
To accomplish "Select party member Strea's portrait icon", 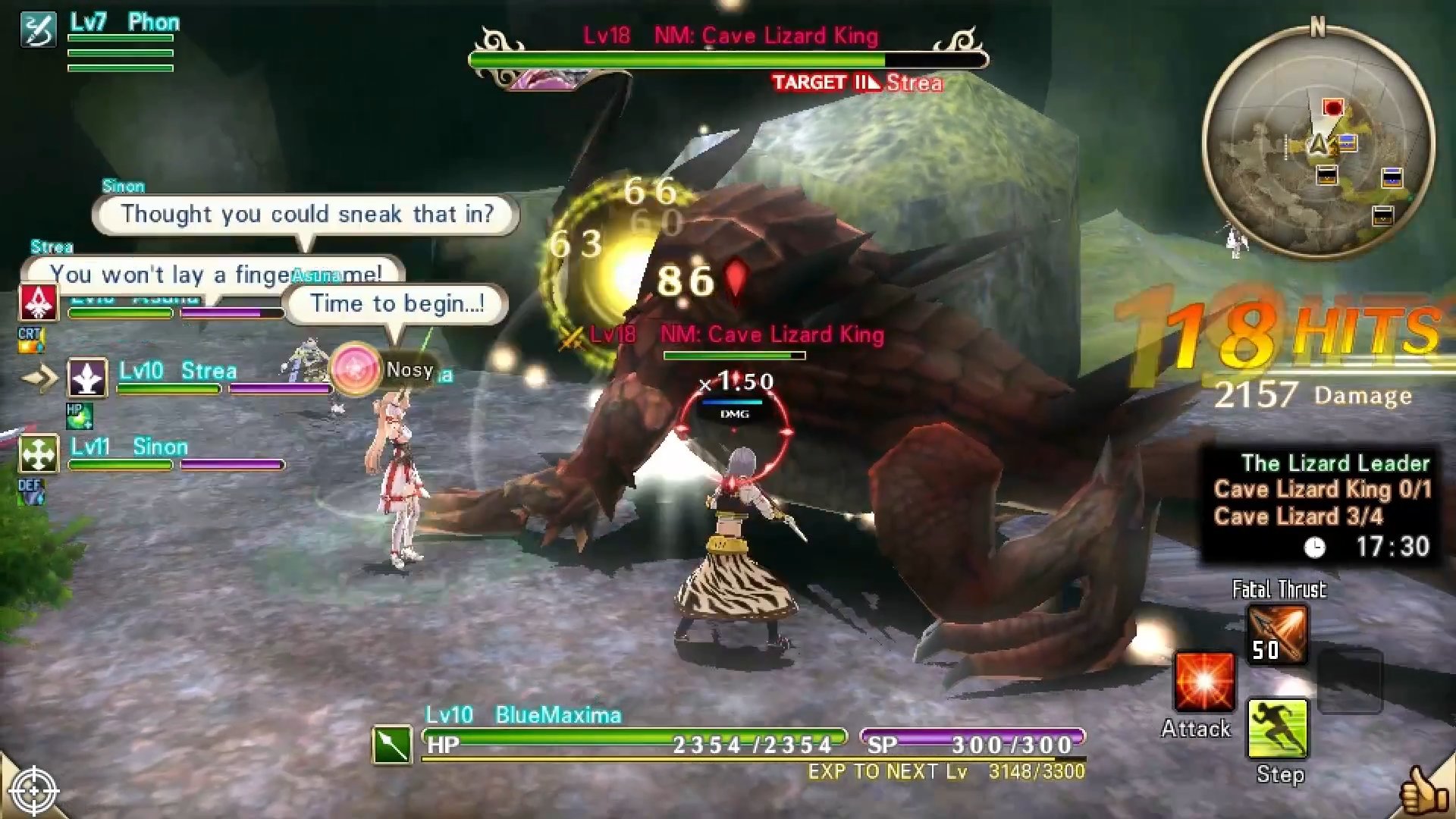I will click(87, 378).
